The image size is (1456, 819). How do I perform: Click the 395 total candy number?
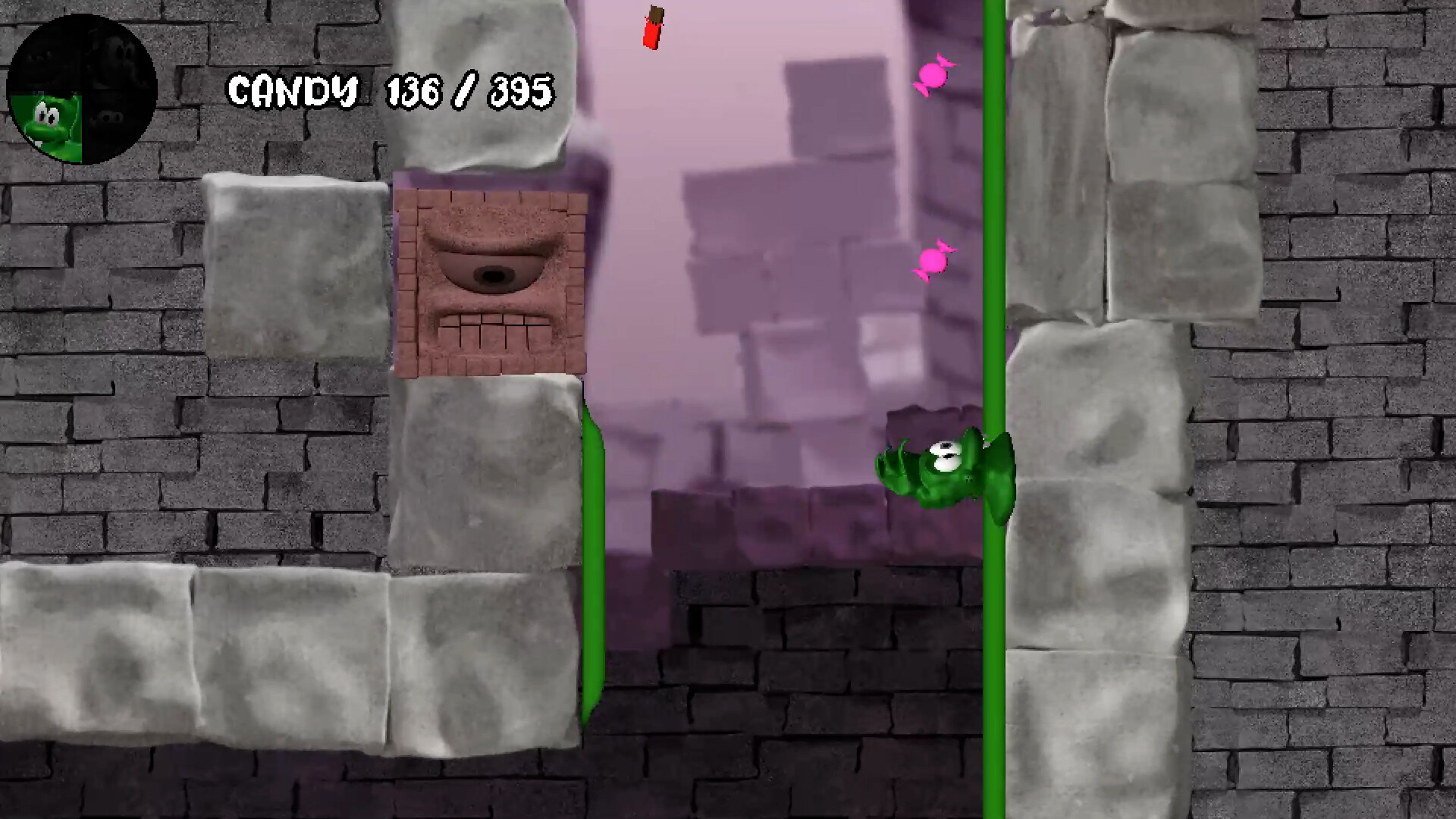coord(523,89)
